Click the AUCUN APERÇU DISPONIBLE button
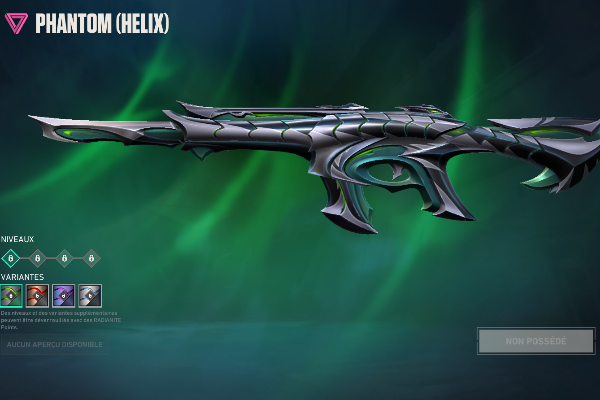The height and width of the screenshot is (400, 600). pyautogui.click(x=55, y=344)
